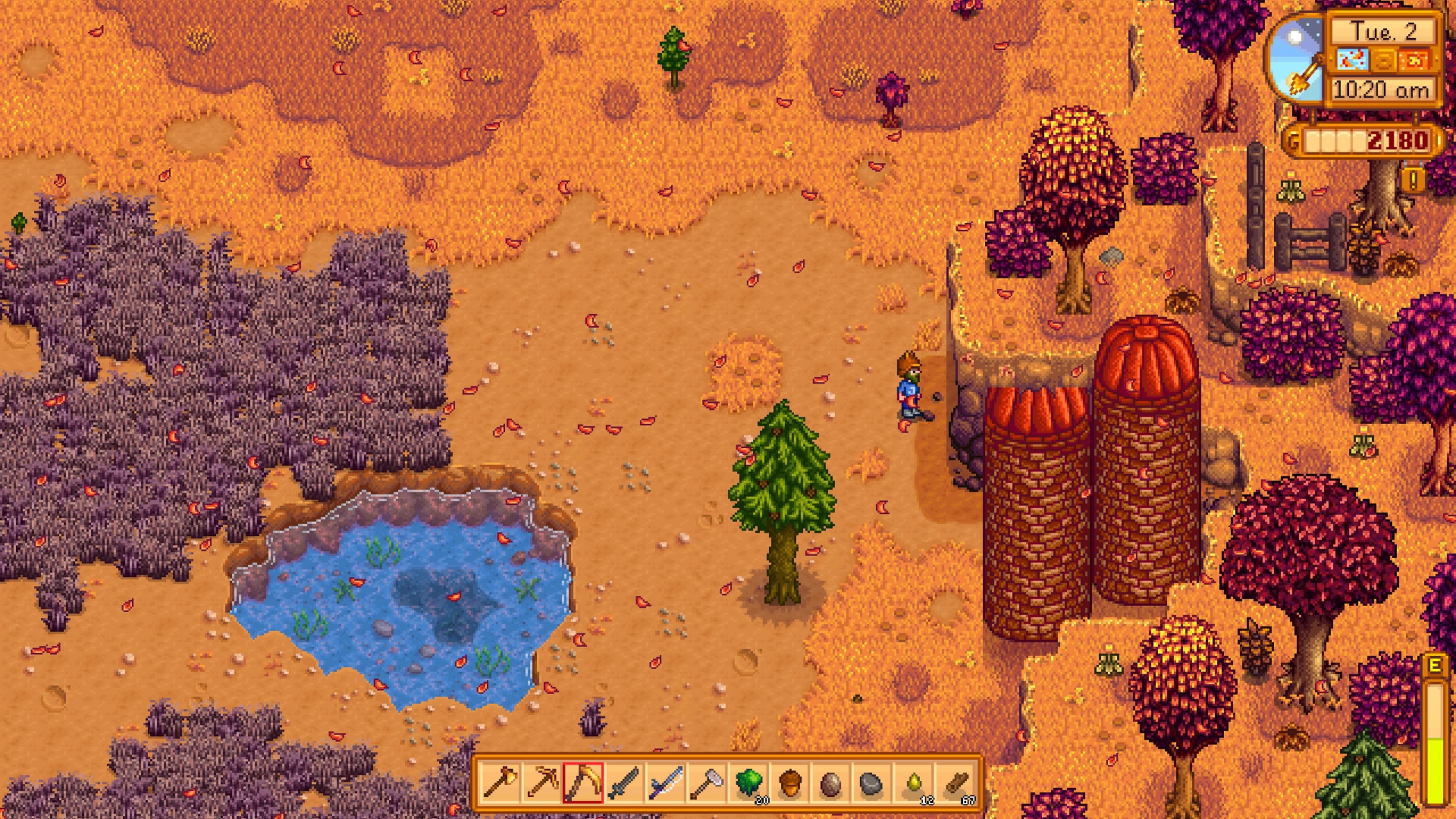Viewport: 1456px width, 819px height.
Task: Equip the pickaxe from the toolbar
Action: tap(542, 783)
